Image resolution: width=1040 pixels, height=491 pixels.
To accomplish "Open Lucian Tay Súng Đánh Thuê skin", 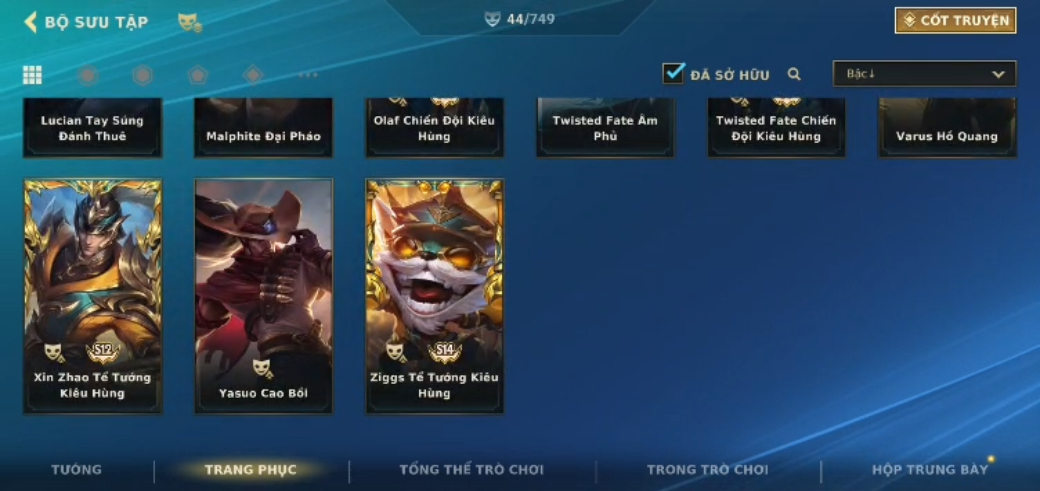I will tap(92, 128).
